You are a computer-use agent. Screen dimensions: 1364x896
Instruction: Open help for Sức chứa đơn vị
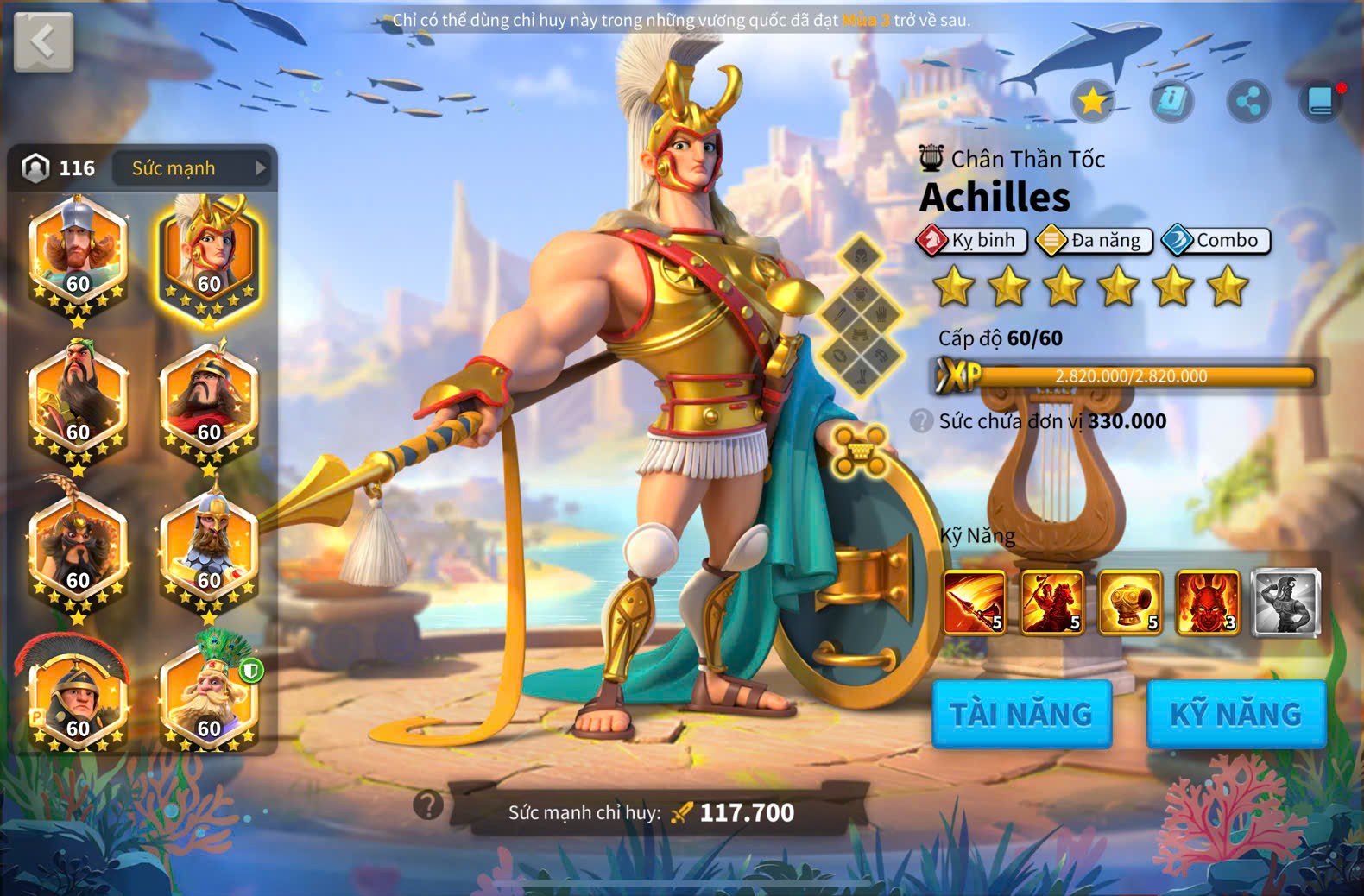pos(922,421)
